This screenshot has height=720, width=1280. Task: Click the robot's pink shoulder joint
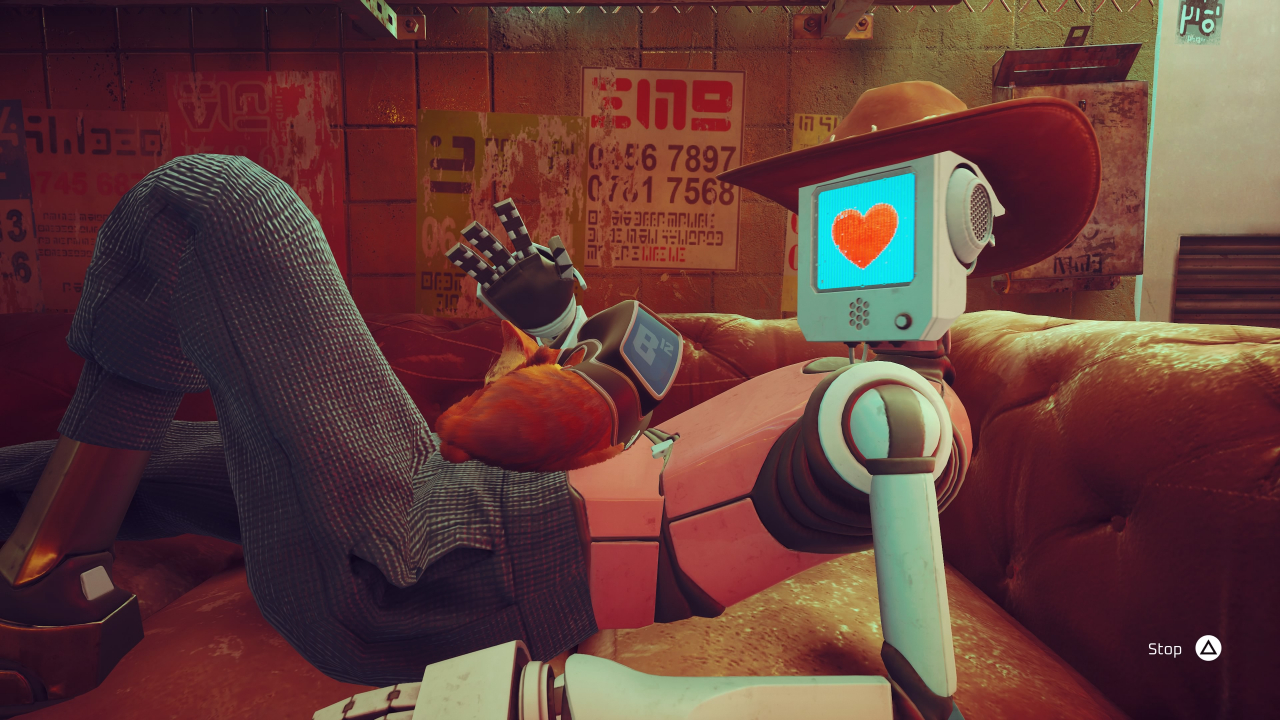[x=880, y=420]
